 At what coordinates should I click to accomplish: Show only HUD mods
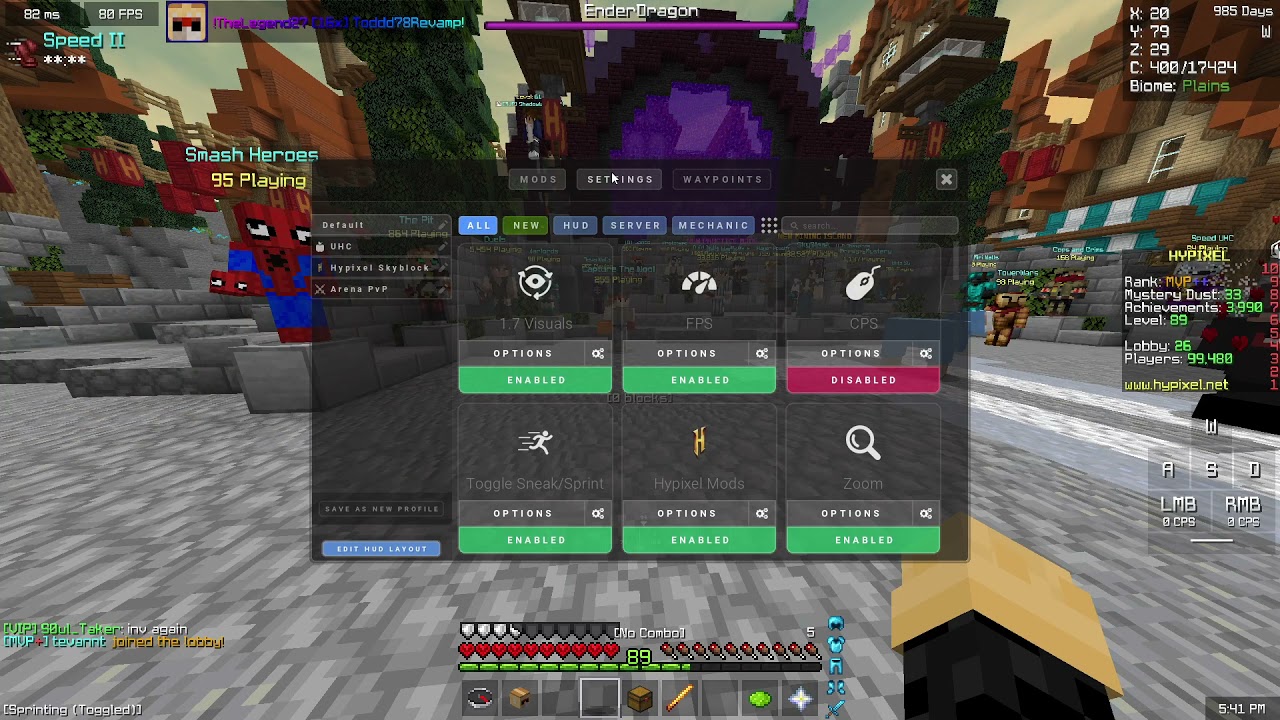pos(576,226)
